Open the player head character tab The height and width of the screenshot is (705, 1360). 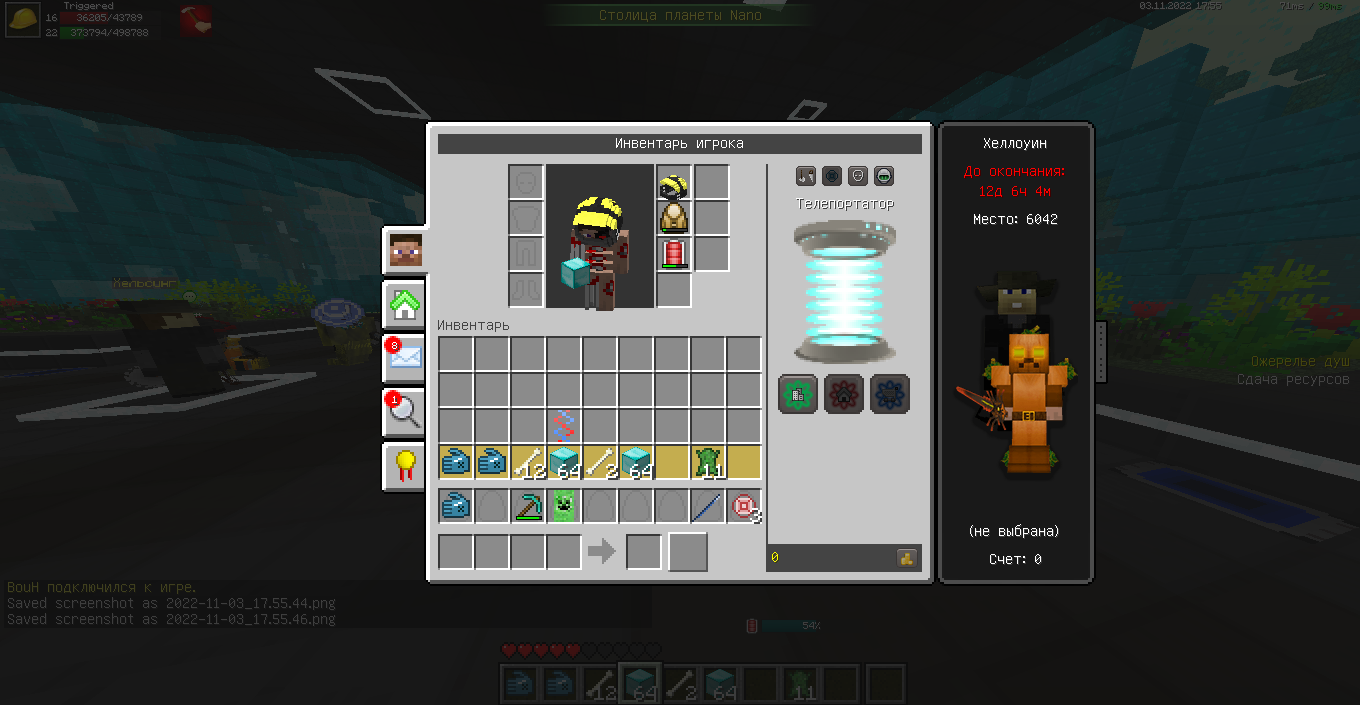pos(406,251)
